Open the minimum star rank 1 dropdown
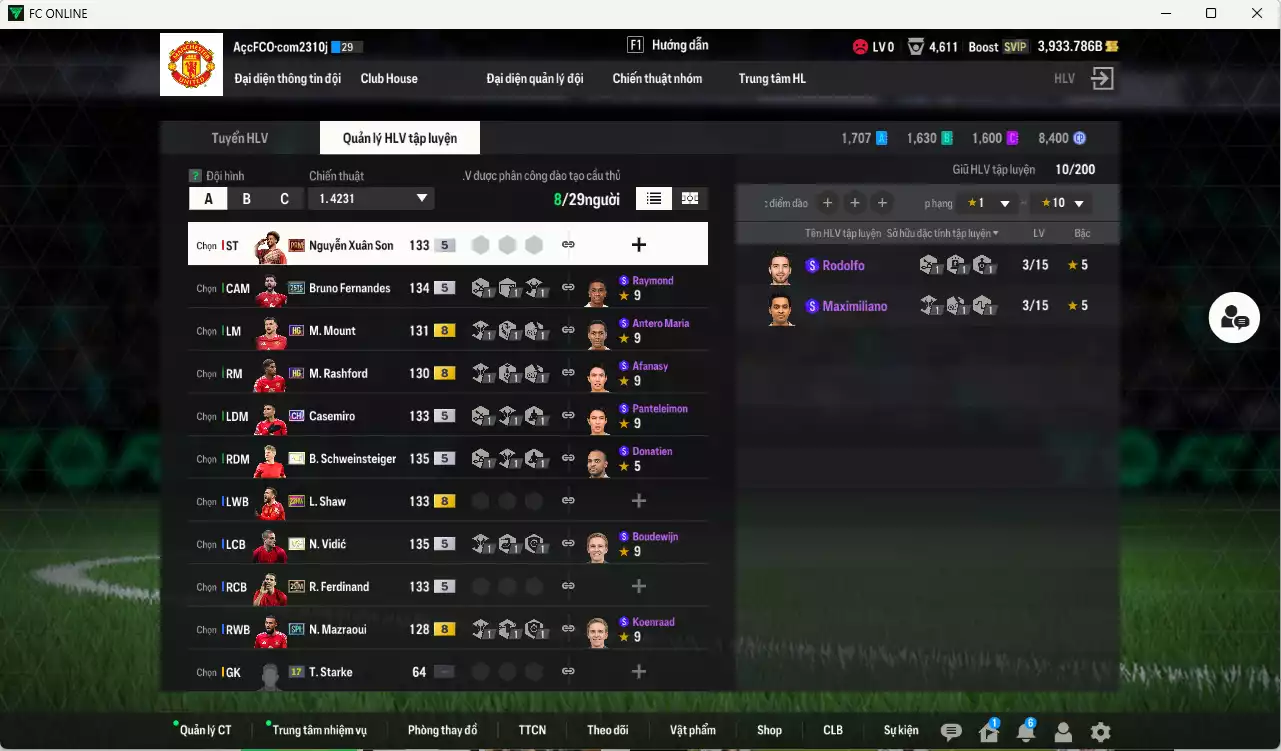This screenshot has width=1281, height=751. 990,202
